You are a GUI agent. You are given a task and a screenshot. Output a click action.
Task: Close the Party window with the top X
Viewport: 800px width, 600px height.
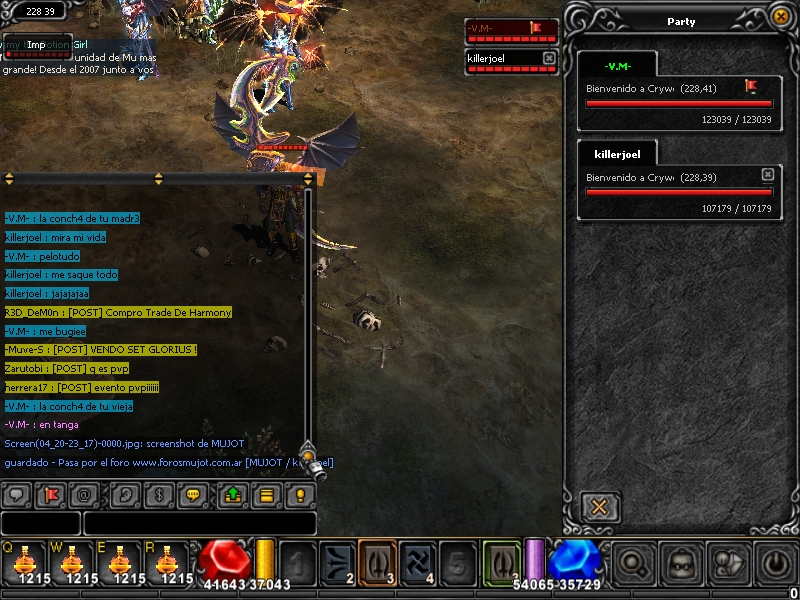(780, 16)
